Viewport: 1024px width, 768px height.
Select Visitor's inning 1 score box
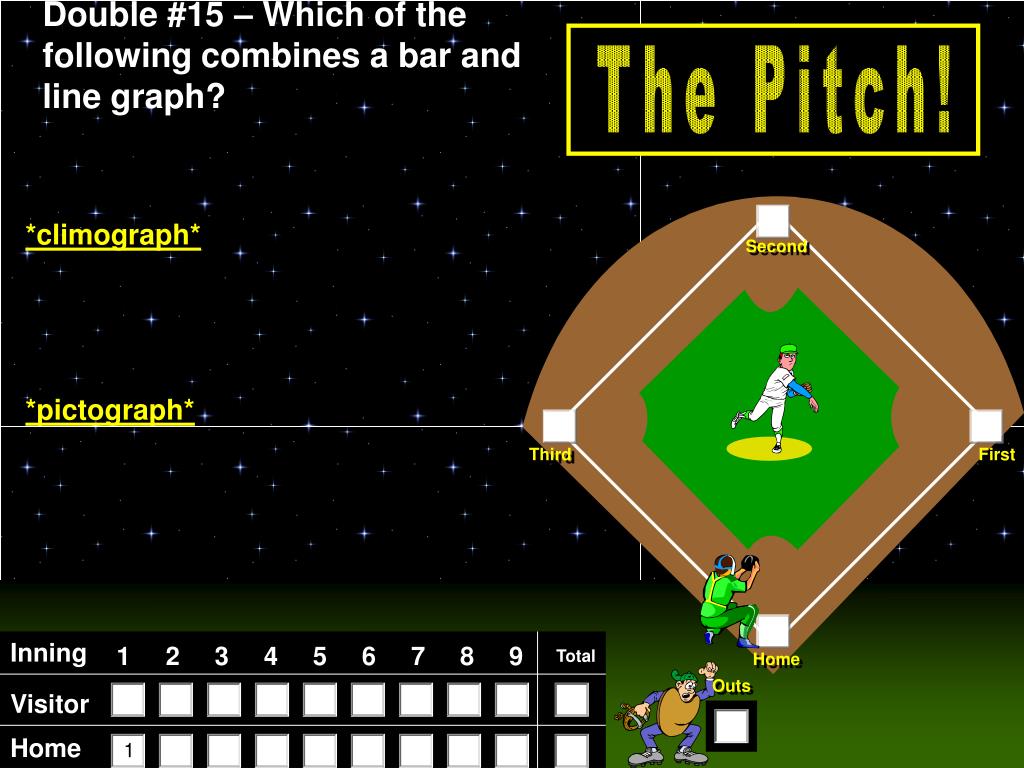(x=128, y=700)
